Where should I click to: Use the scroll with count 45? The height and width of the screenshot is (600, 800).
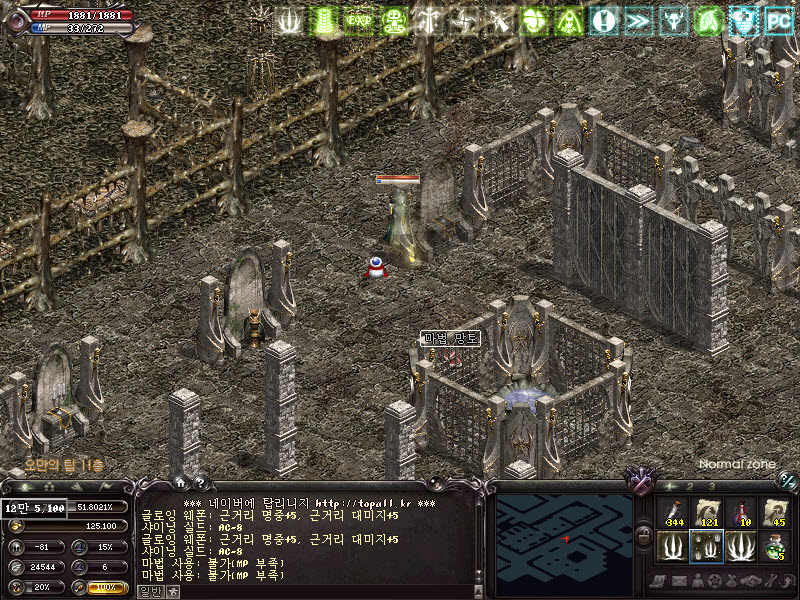coord(775,512)
